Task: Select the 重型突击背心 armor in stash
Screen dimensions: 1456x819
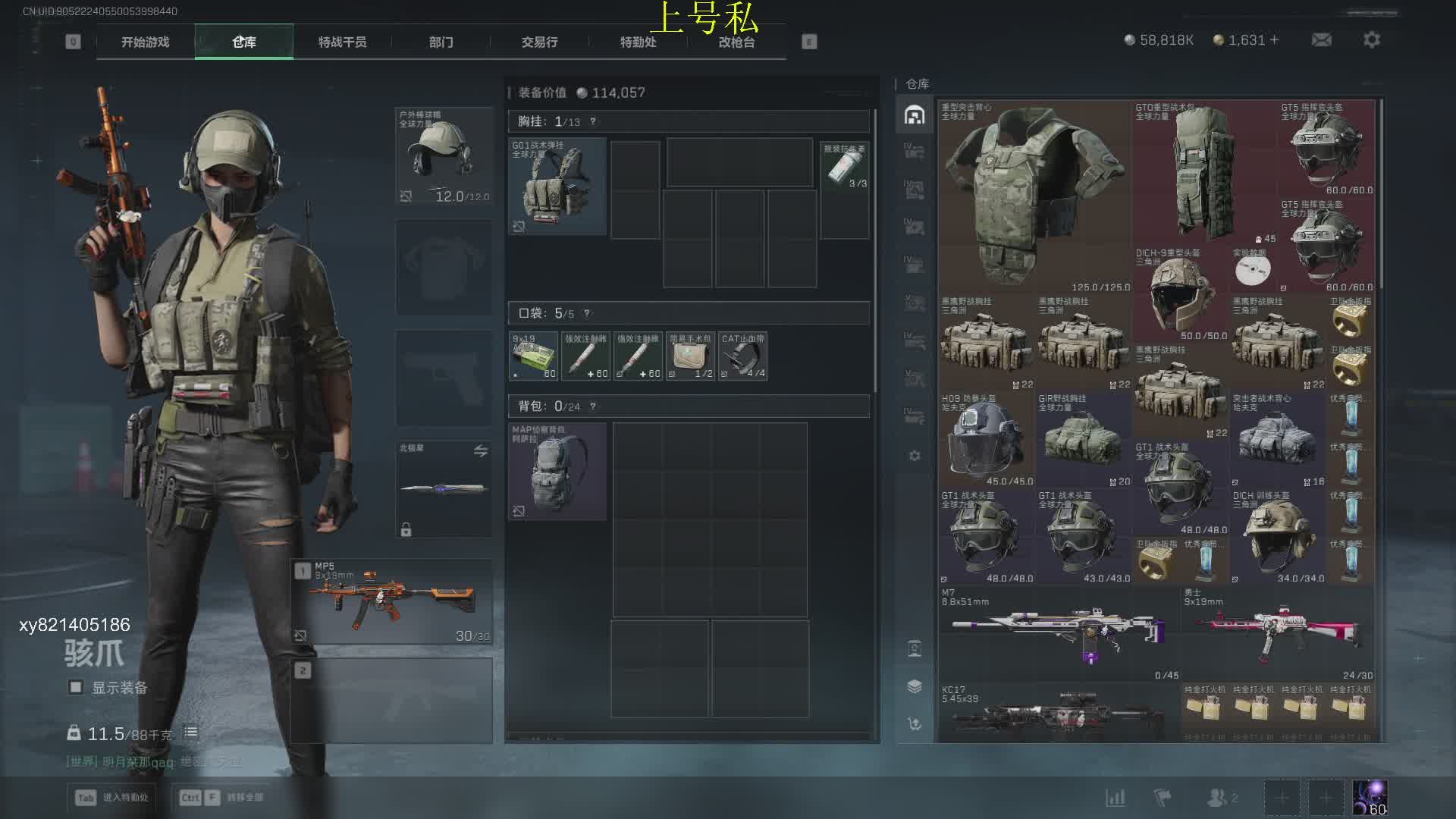Action: click(x=1034, y=196)
